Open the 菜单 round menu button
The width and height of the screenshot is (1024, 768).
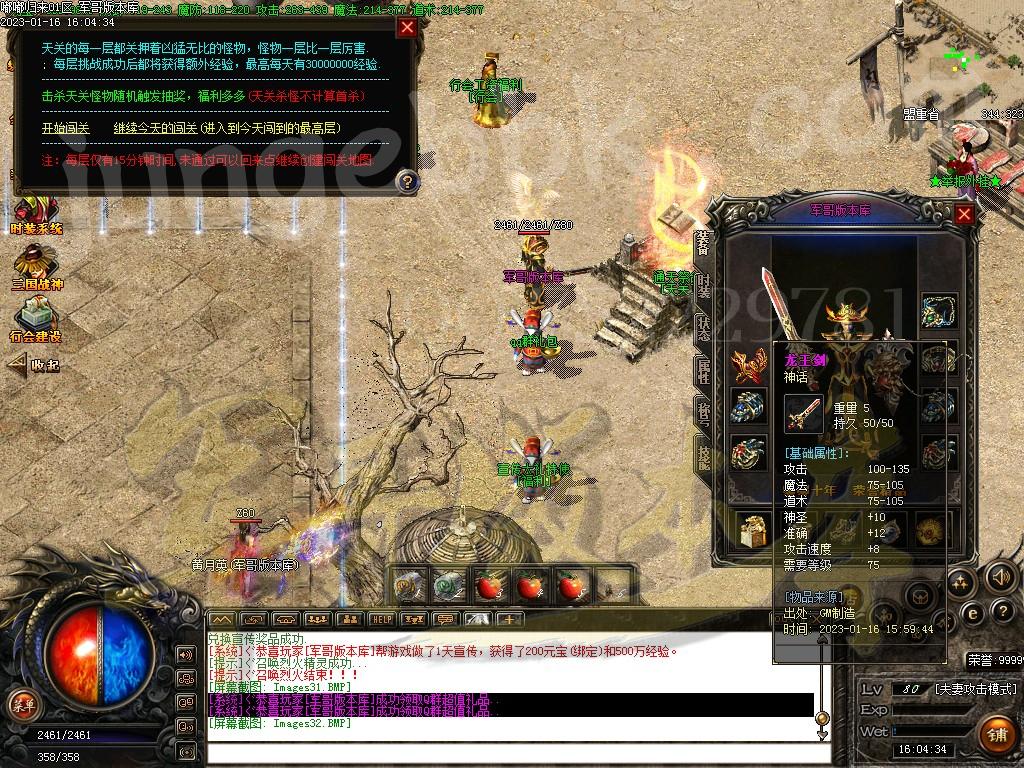(x=22, y=704)
